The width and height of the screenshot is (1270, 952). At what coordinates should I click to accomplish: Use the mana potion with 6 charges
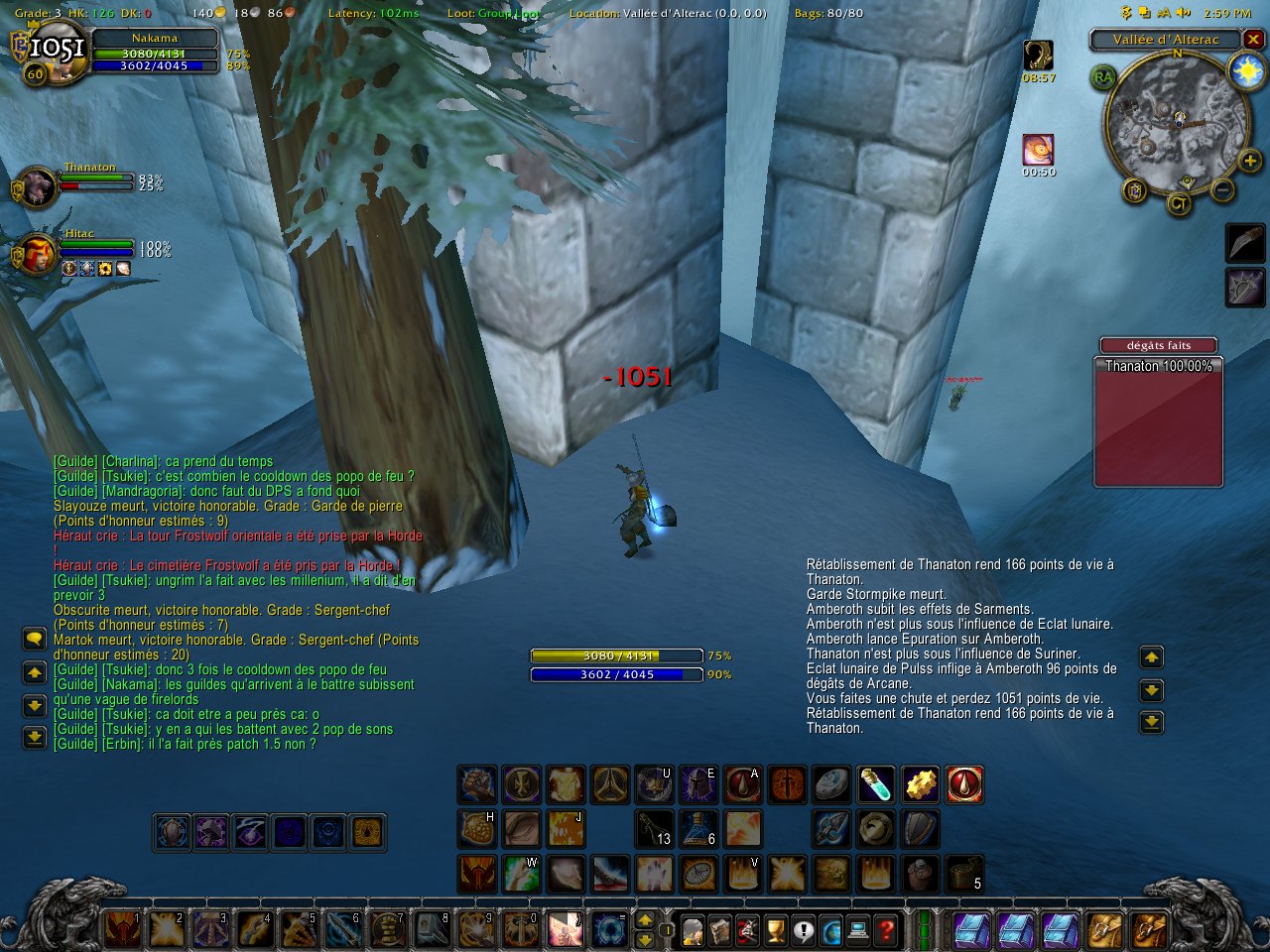click(698, 828)
